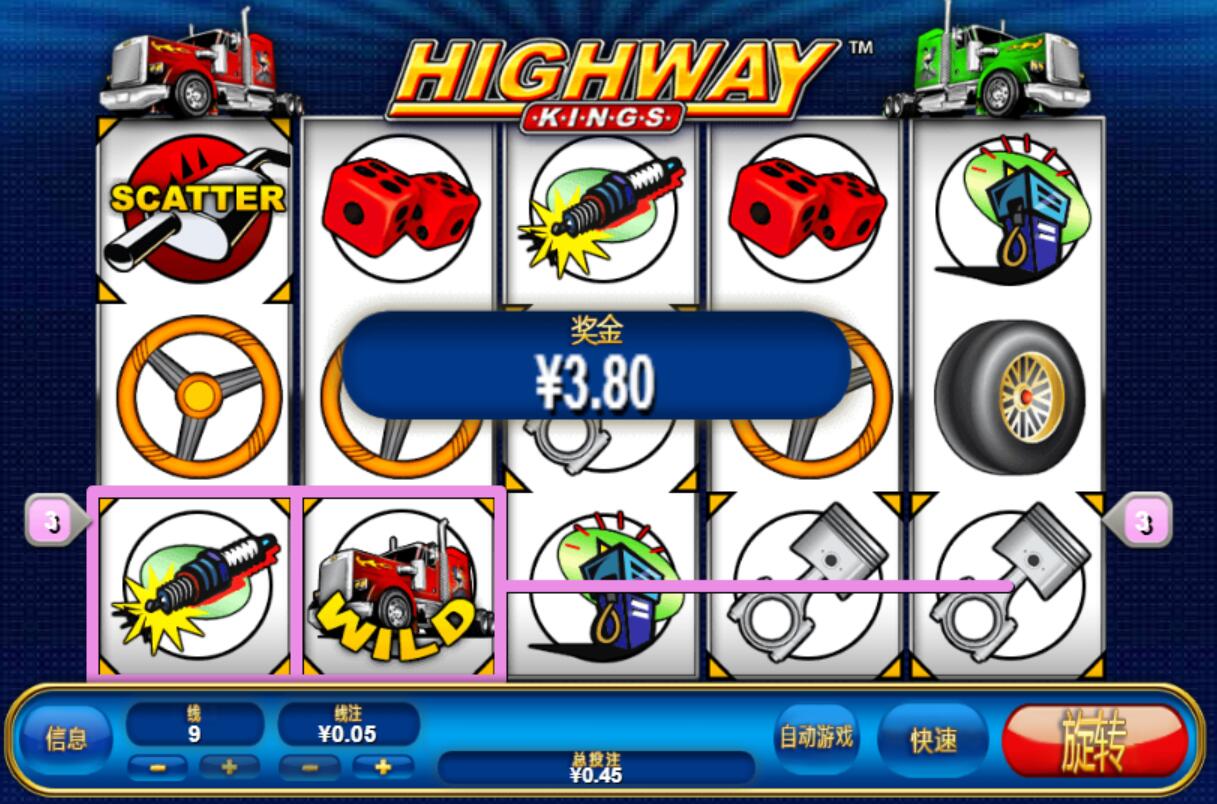Spin the reels with the red 旋转 button
This screenshot has width=1217, height=804.
pyautogui.click(x=1095, y=741)
